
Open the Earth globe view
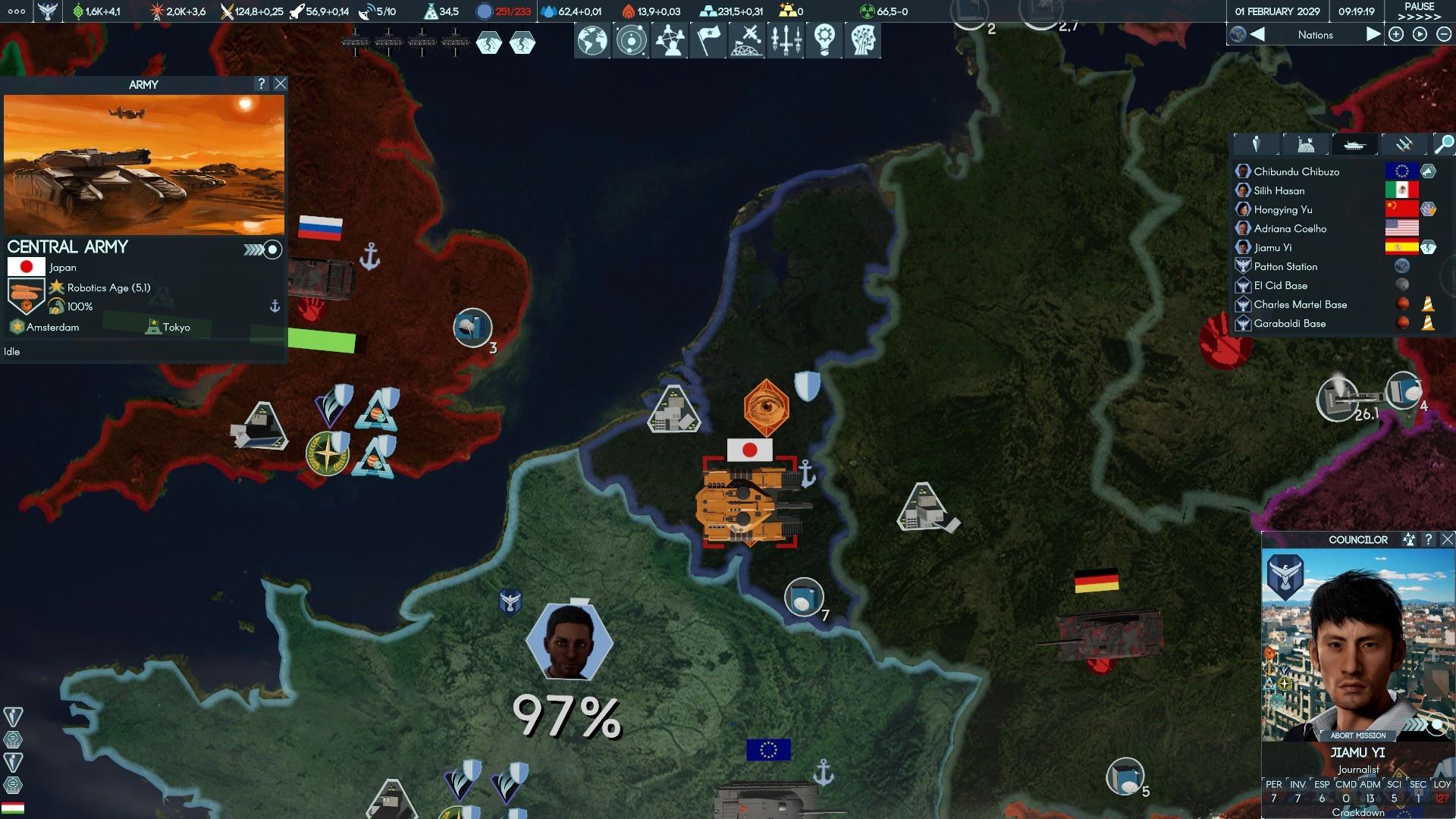click(592, 39)
